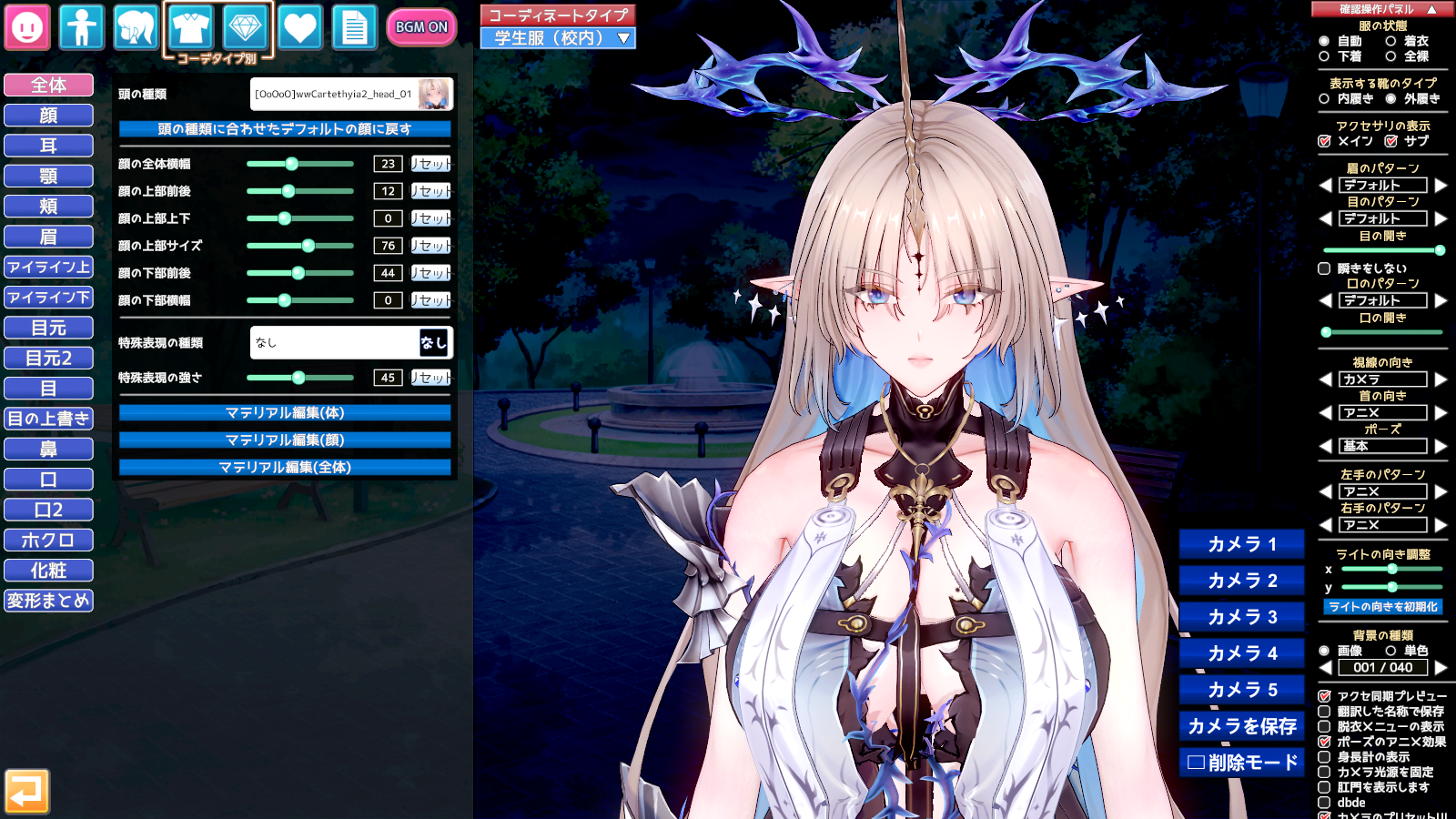Enable the 瞬きをしない checkbox
Image resolution: width=1456 pixels, height=819 pixels.
(x=1324, y=268)
